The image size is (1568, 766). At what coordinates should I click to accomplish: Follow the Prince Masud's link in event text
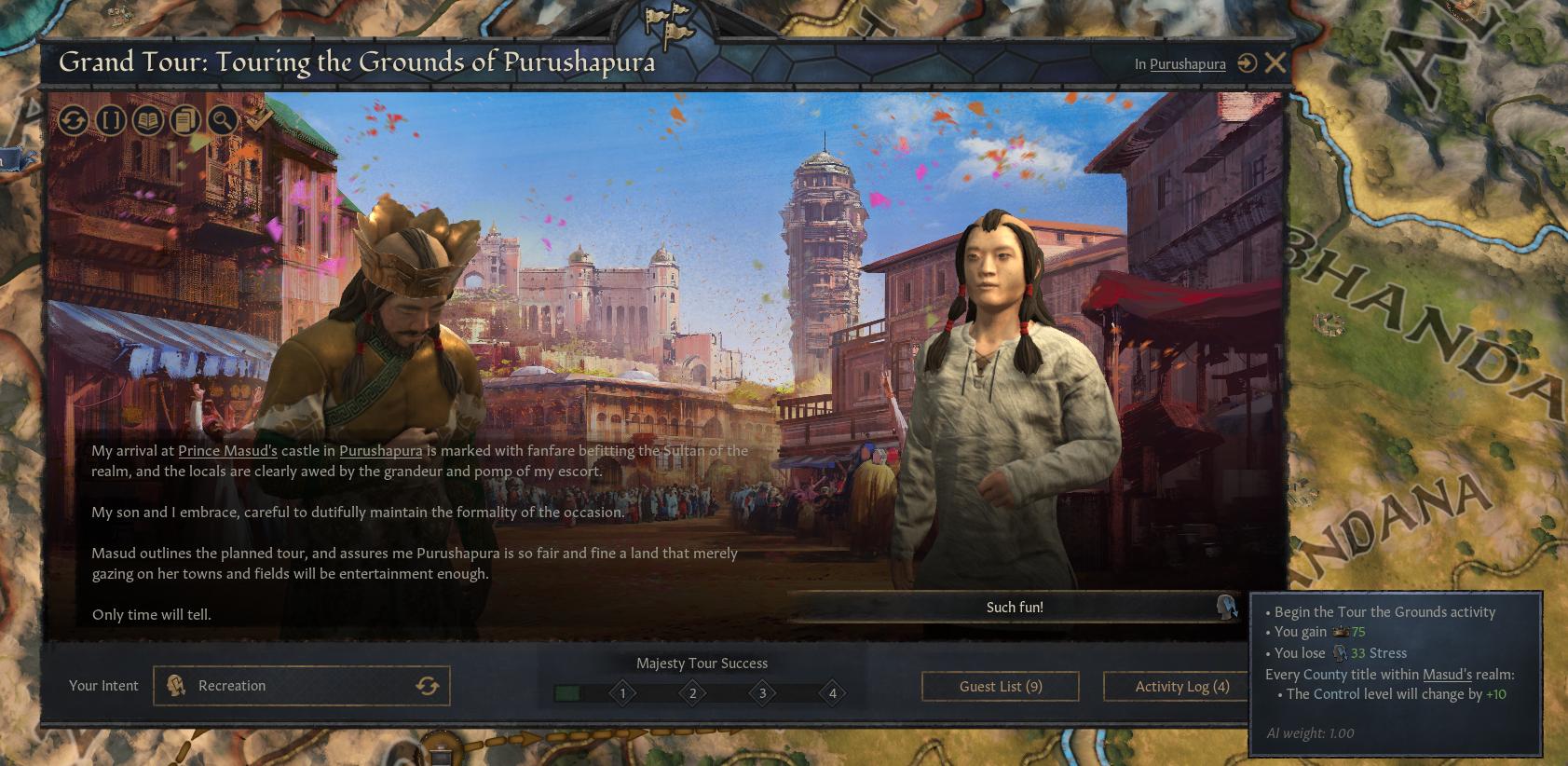pos(227,451)
